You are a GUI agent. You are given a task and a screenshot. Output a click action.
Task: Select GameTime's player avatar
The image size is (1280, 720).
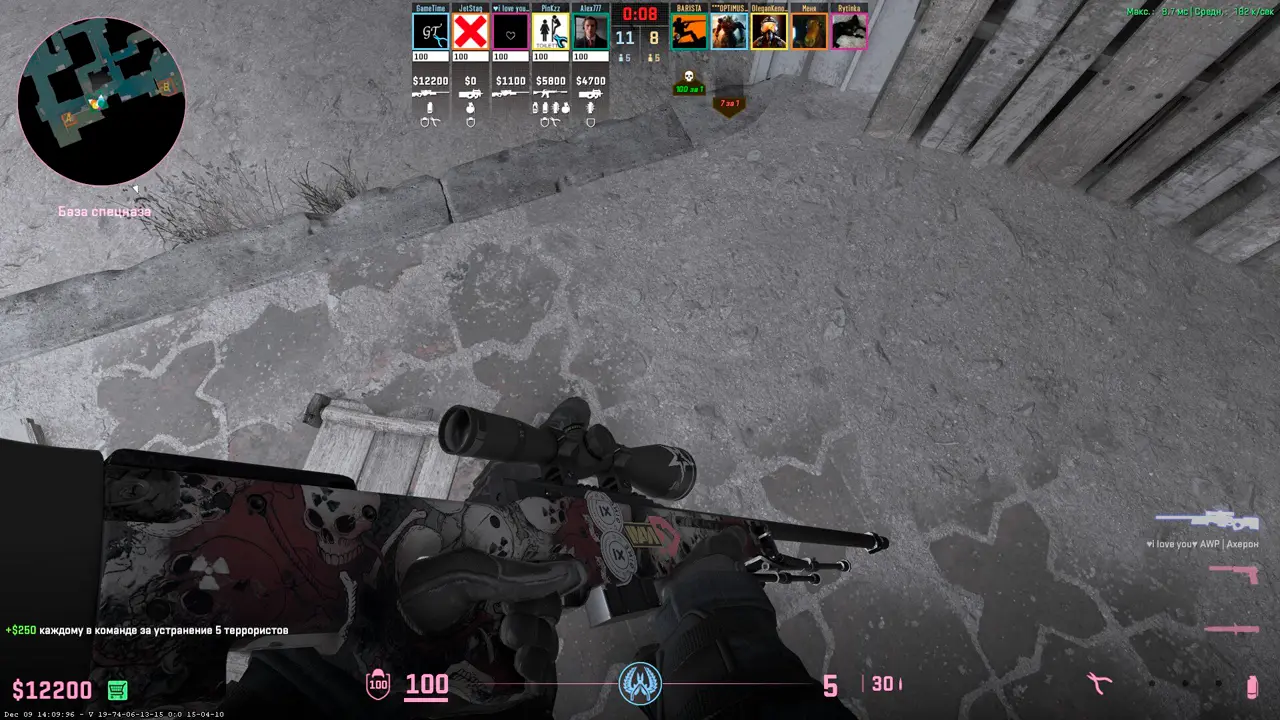tap(430, 31)
